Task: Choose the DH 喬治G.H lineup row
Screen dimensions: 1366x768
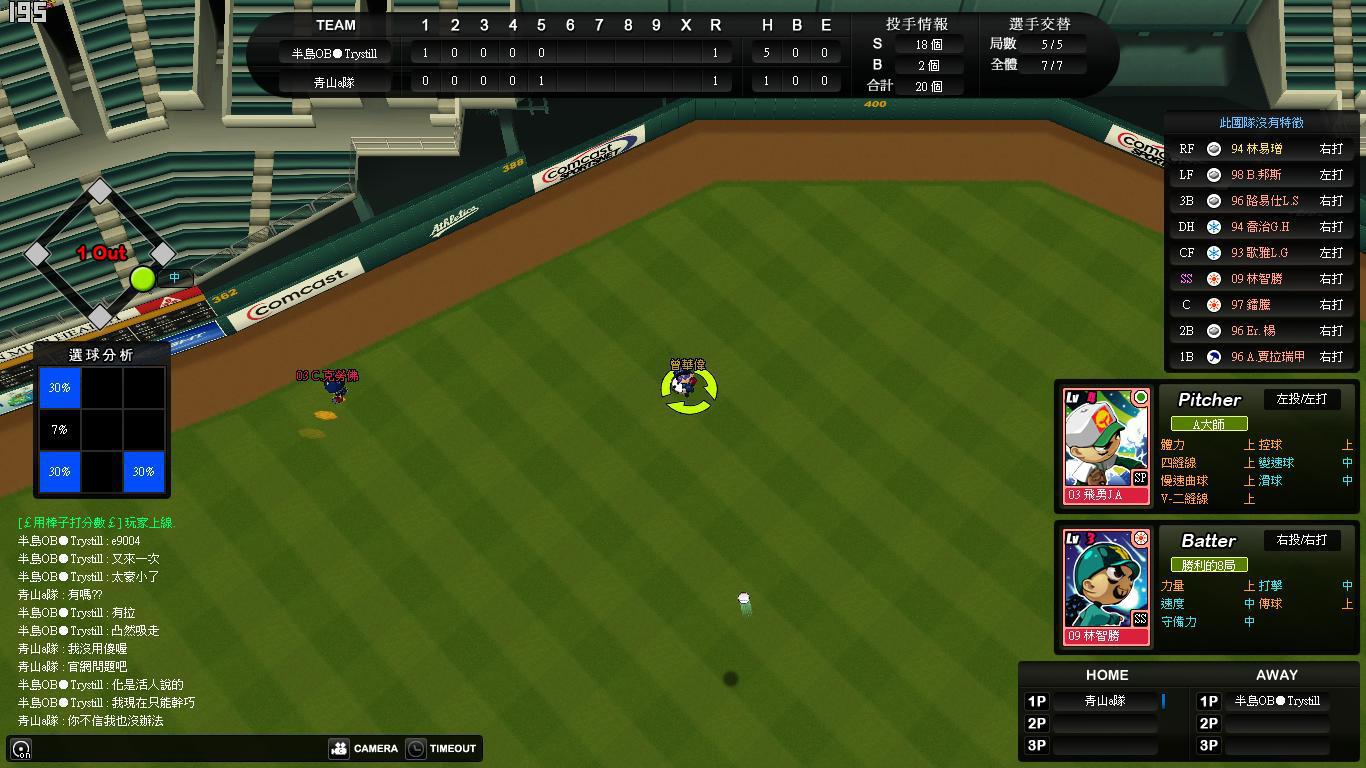Action: click(x=1265, y=227)
